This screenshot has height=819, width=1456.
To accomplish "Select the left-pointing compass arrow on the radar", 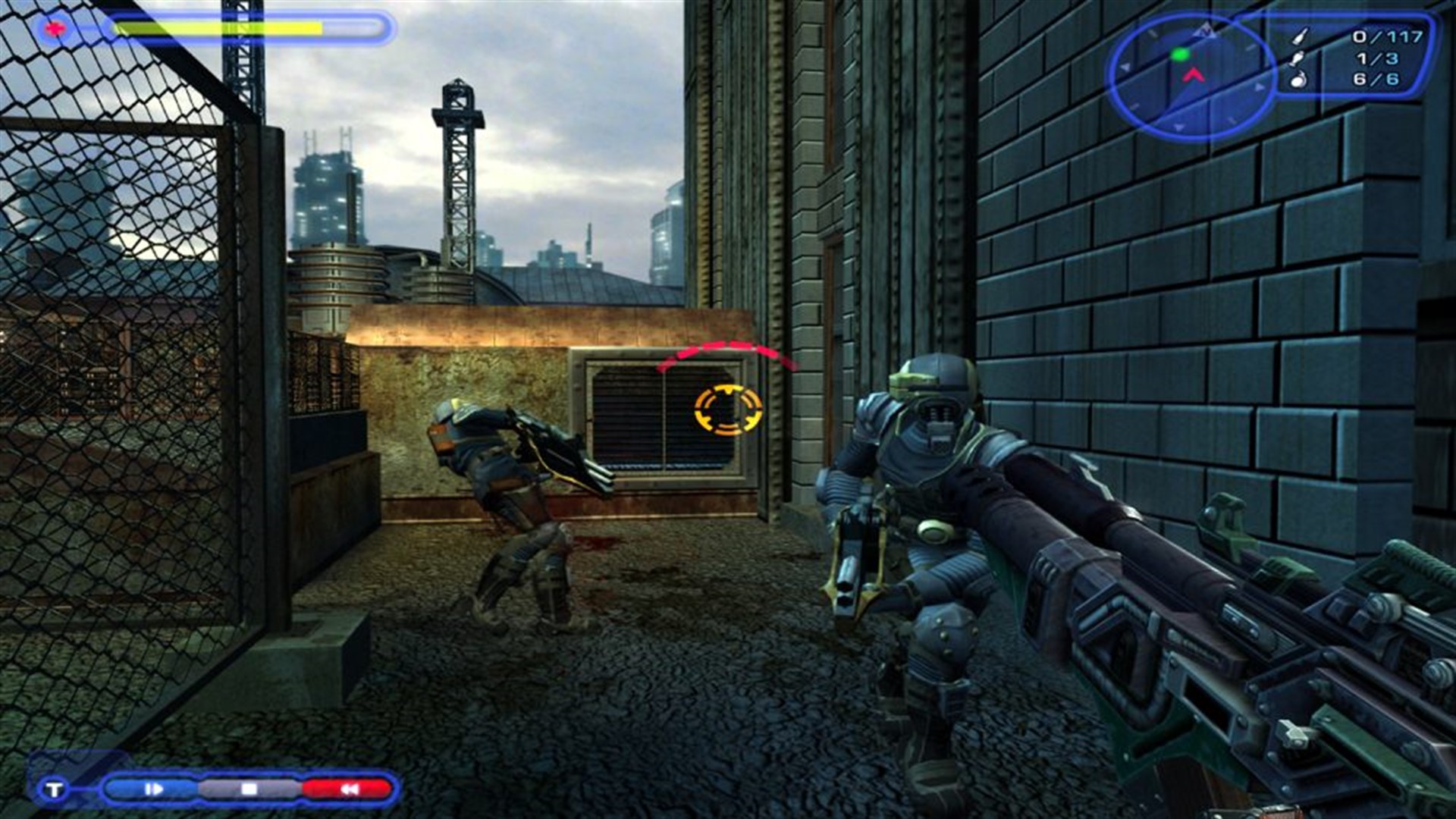I will (1125, 67).
